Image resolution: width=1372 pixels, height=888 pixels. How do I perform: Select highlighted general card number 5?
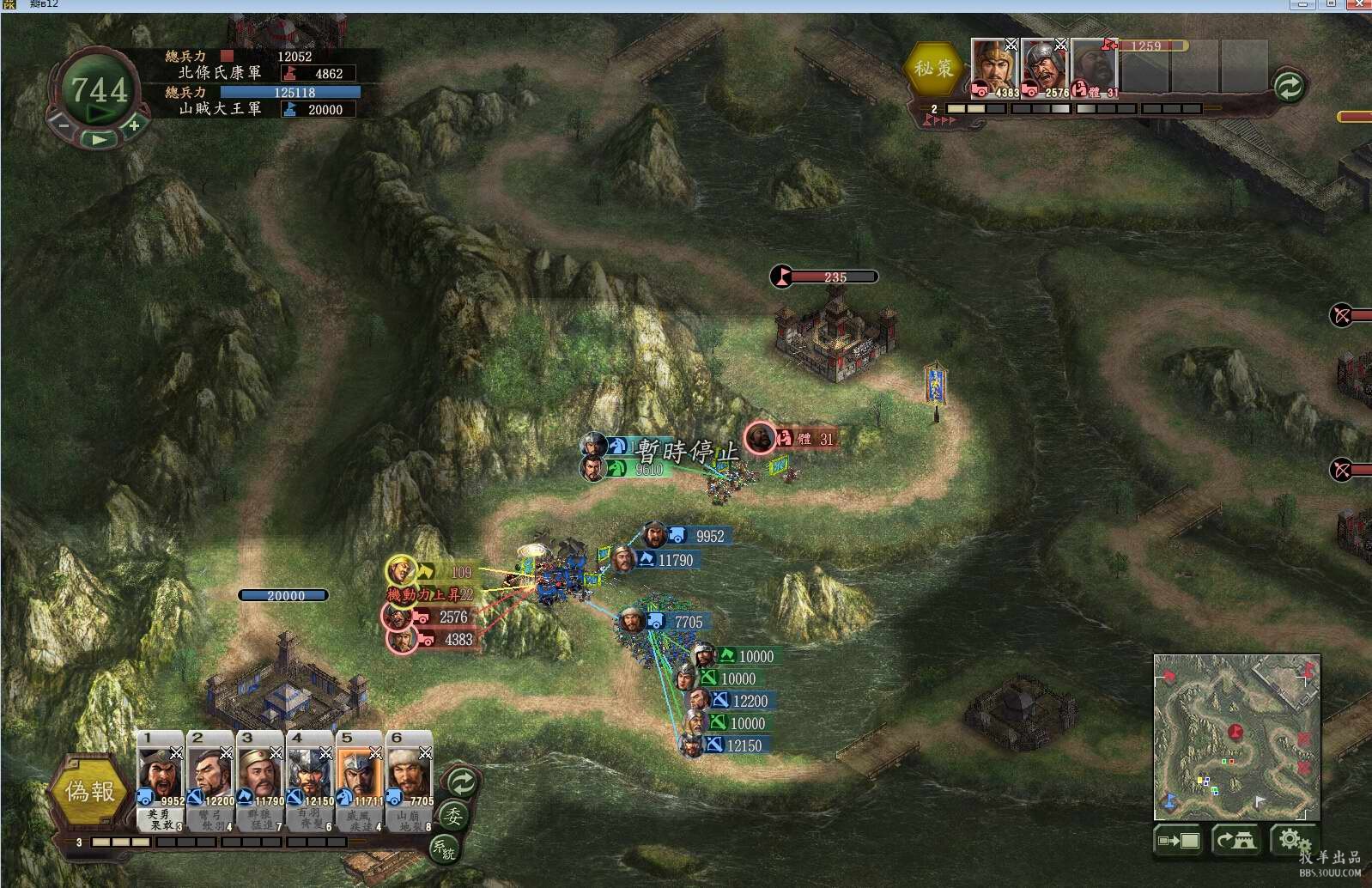coord(360,769)
